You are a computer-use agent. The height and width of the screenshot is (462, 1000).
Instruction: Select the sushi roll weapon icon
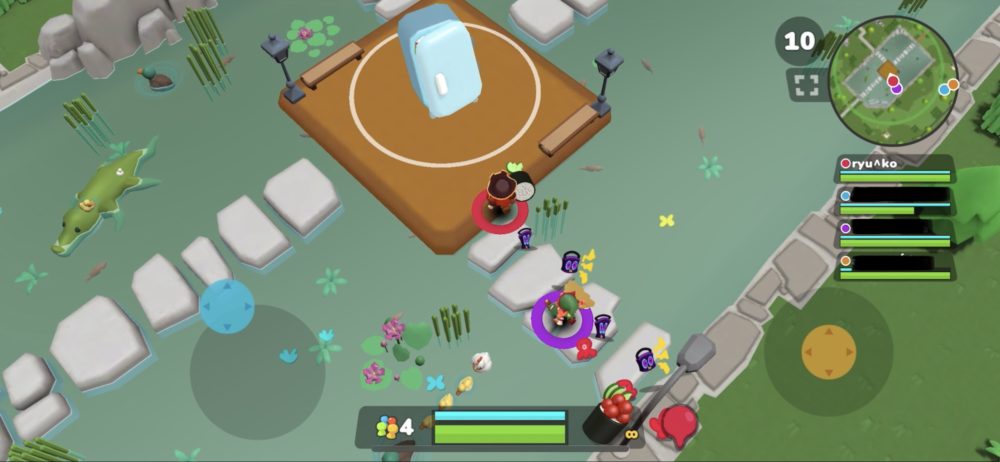pos(610,412)
